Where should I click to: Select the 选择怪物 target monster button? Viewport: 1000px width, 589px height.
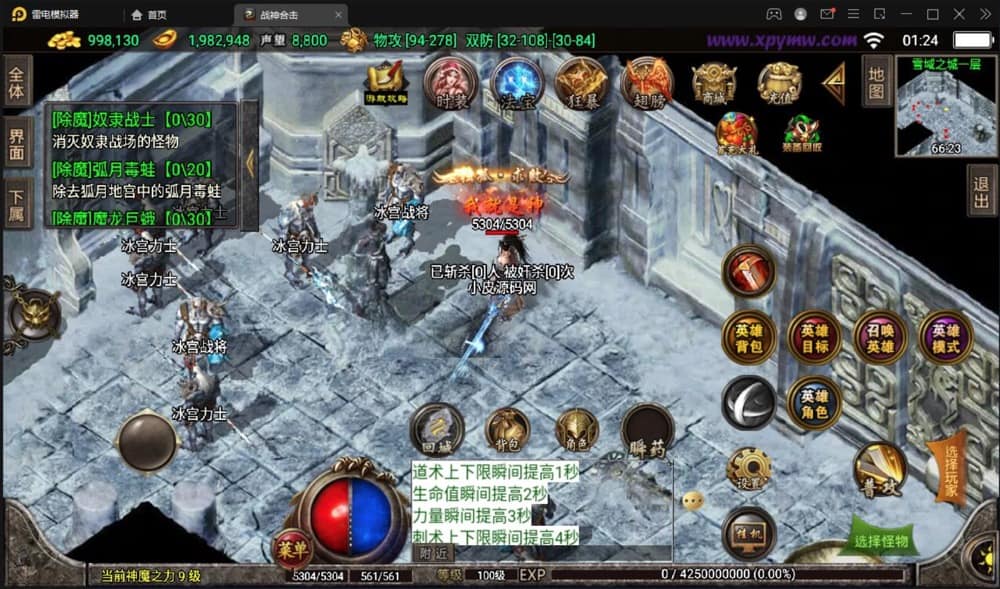click(x=882, y=541)
